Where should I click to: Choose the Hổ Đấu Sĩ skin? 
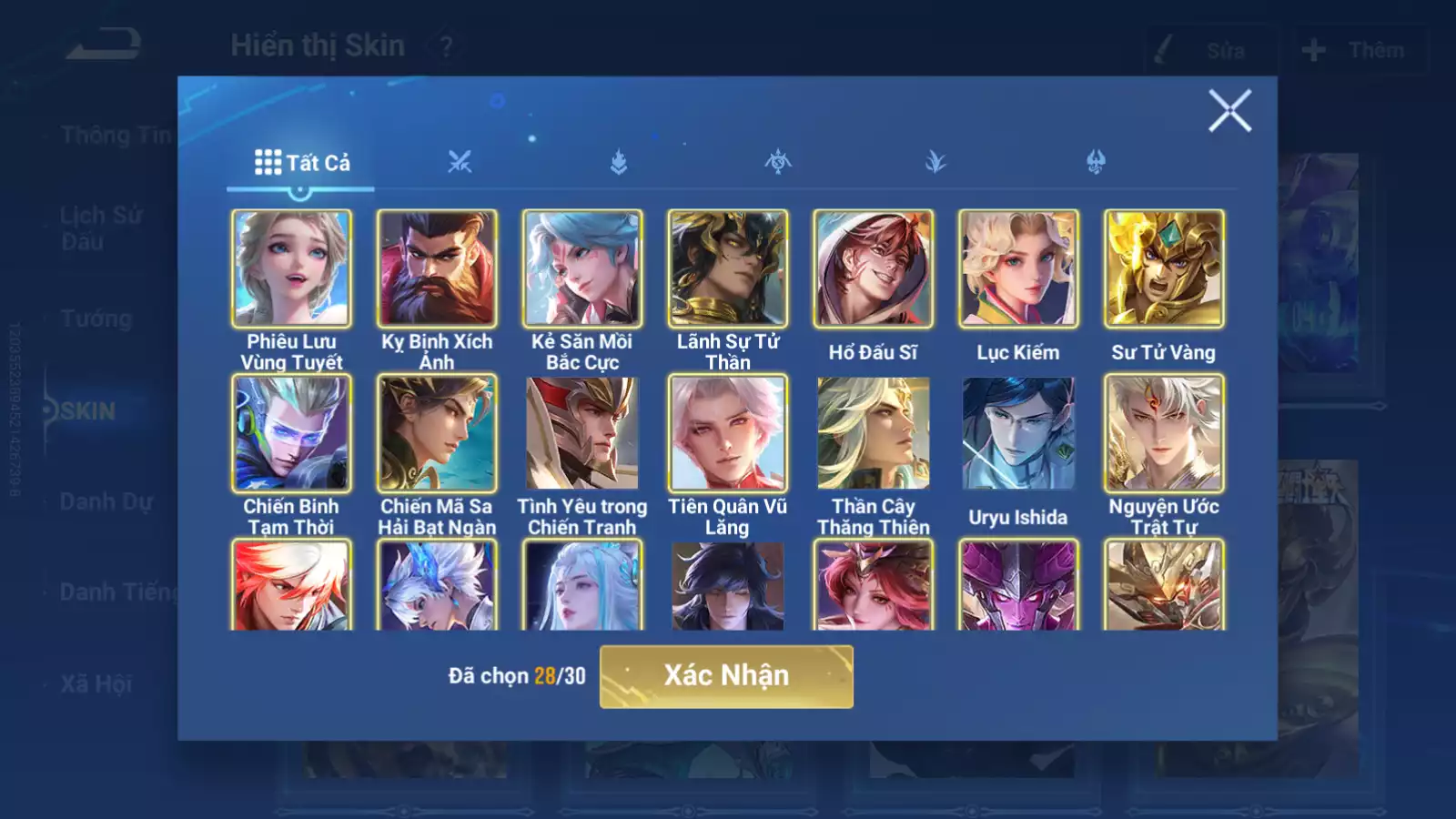click(873, 268)
